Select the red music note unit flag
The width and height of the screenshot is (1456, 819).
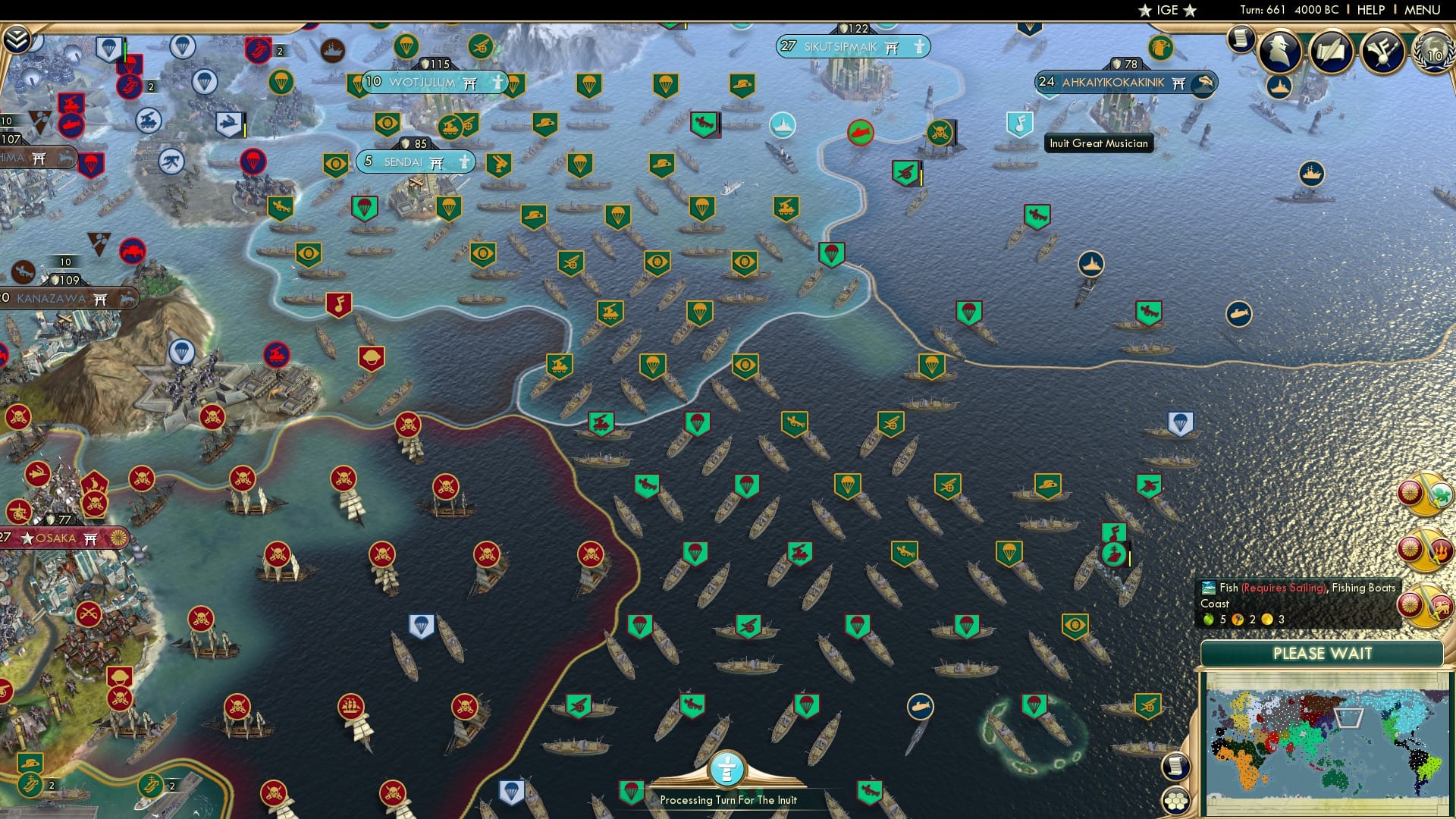click(340, 305)
